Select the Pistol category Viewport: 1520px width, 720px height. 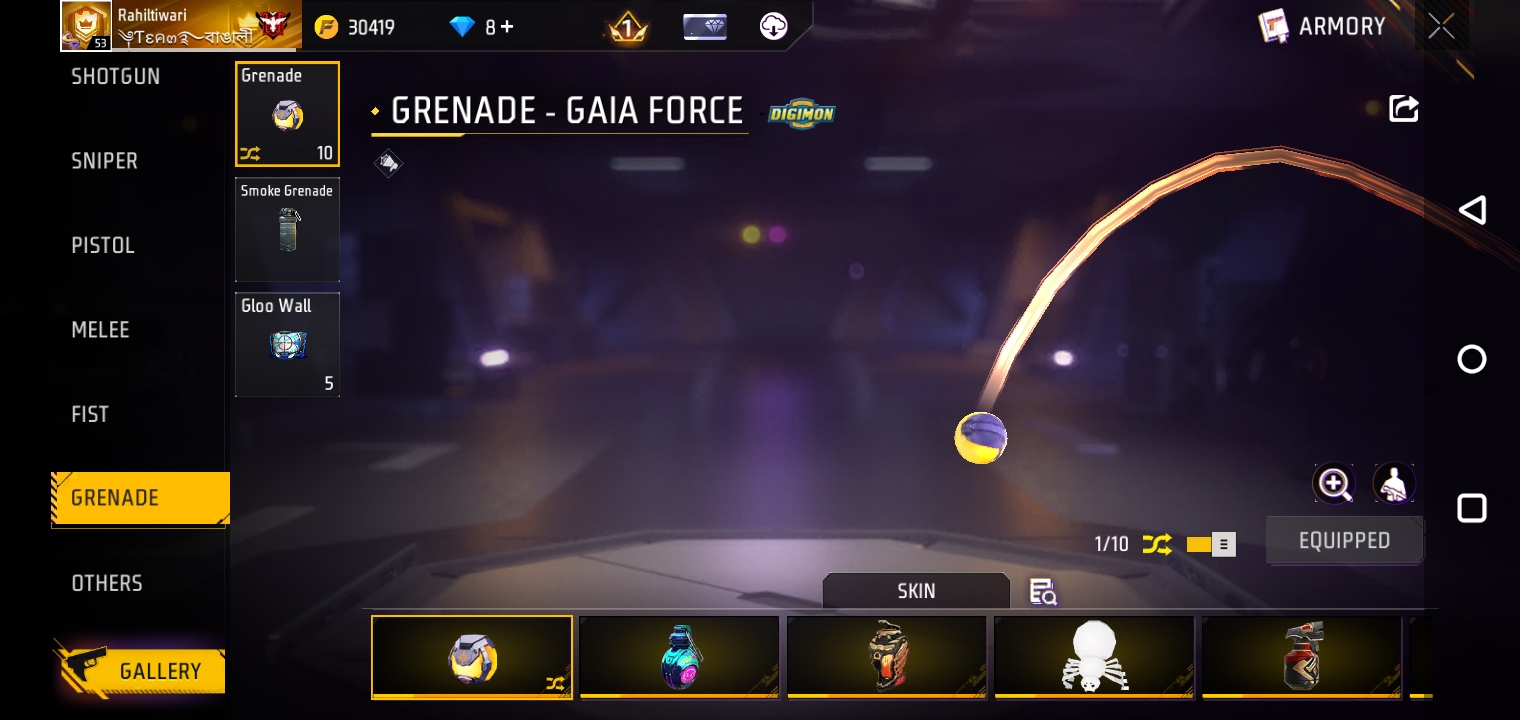[102, 246]
